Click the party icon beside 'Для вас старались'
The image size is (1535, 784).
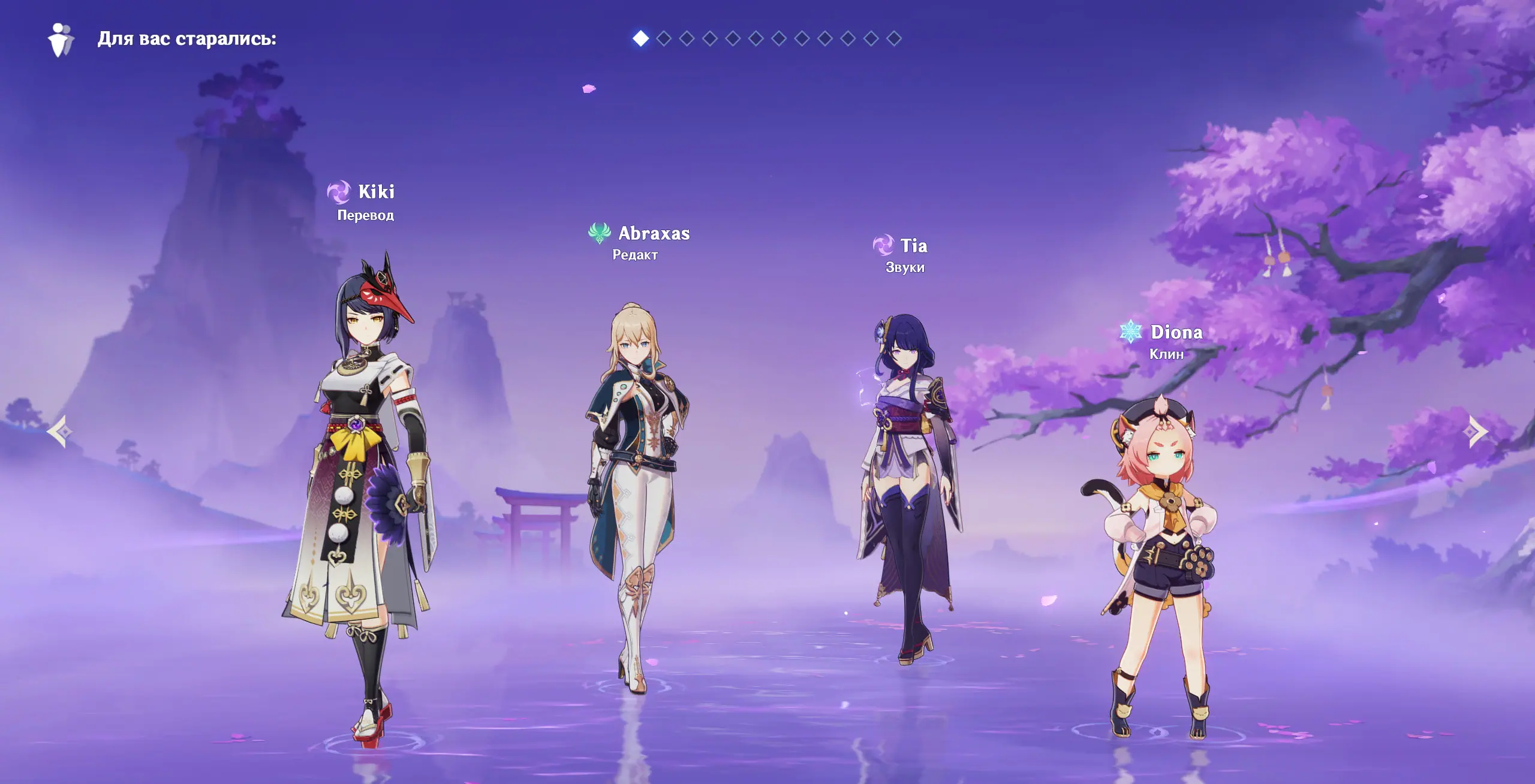point(61,40)
